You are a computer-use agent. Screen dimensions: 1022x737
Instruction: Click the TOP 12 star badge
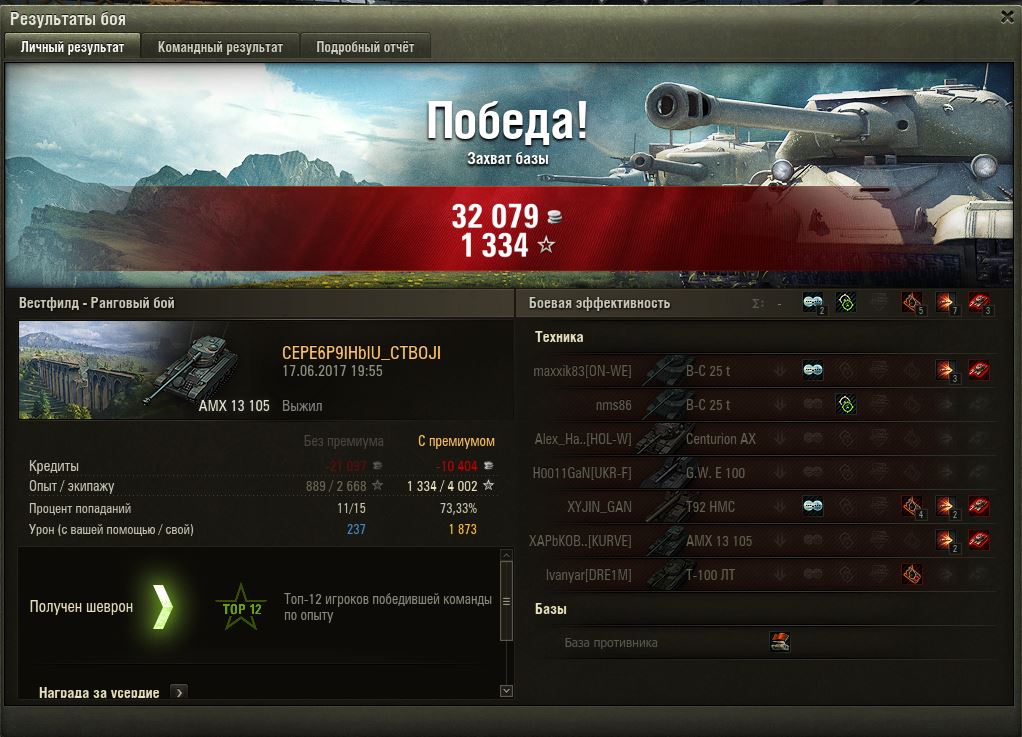pyautogui.click(x=241, y=607)
